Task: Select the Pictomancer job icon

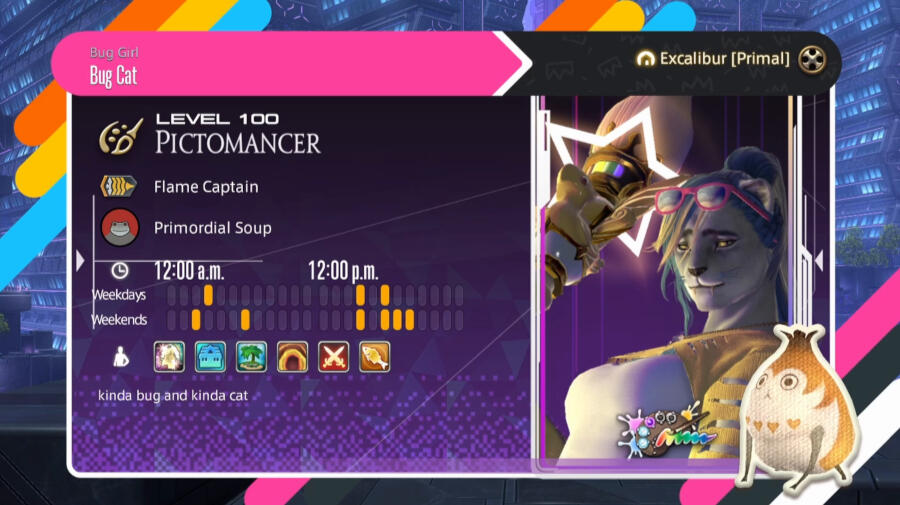Action: 120,137
